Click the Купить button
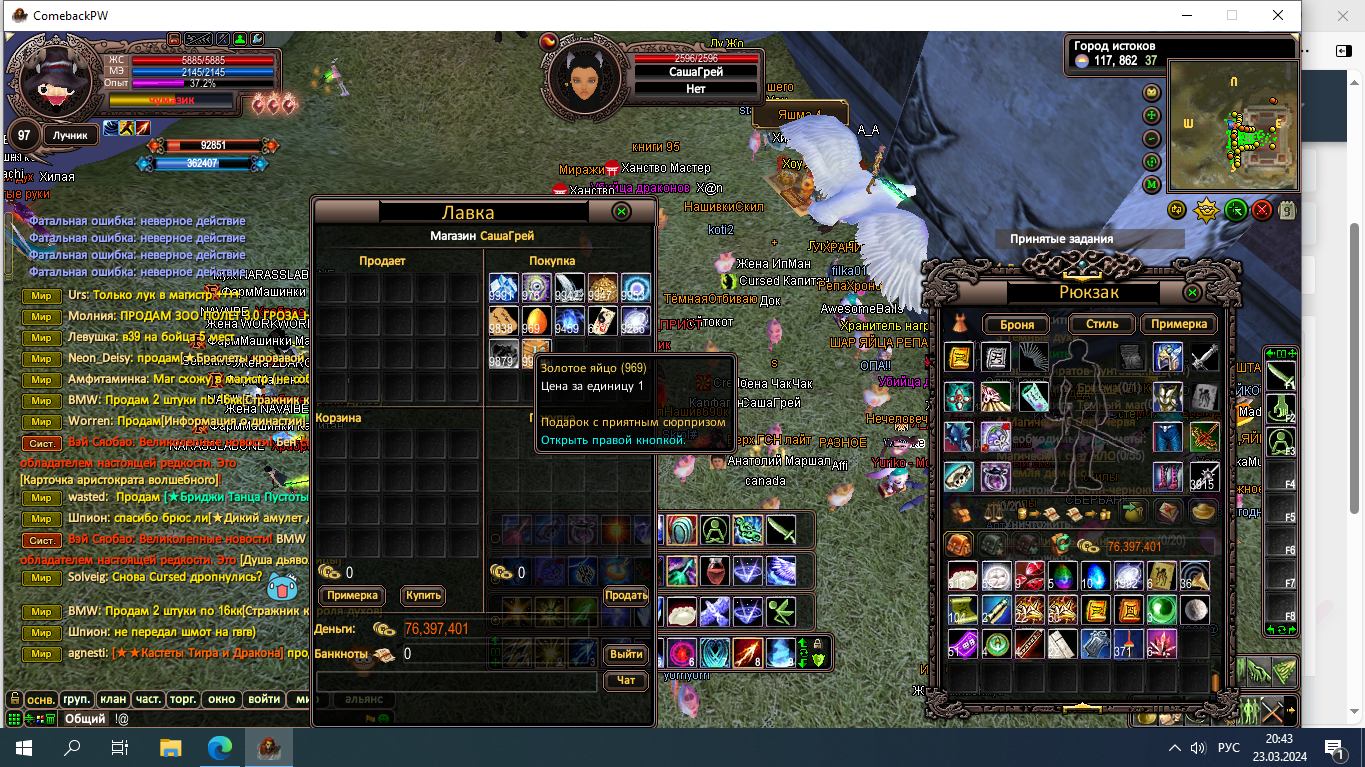1365x767 pixels. tap(423, 595)
